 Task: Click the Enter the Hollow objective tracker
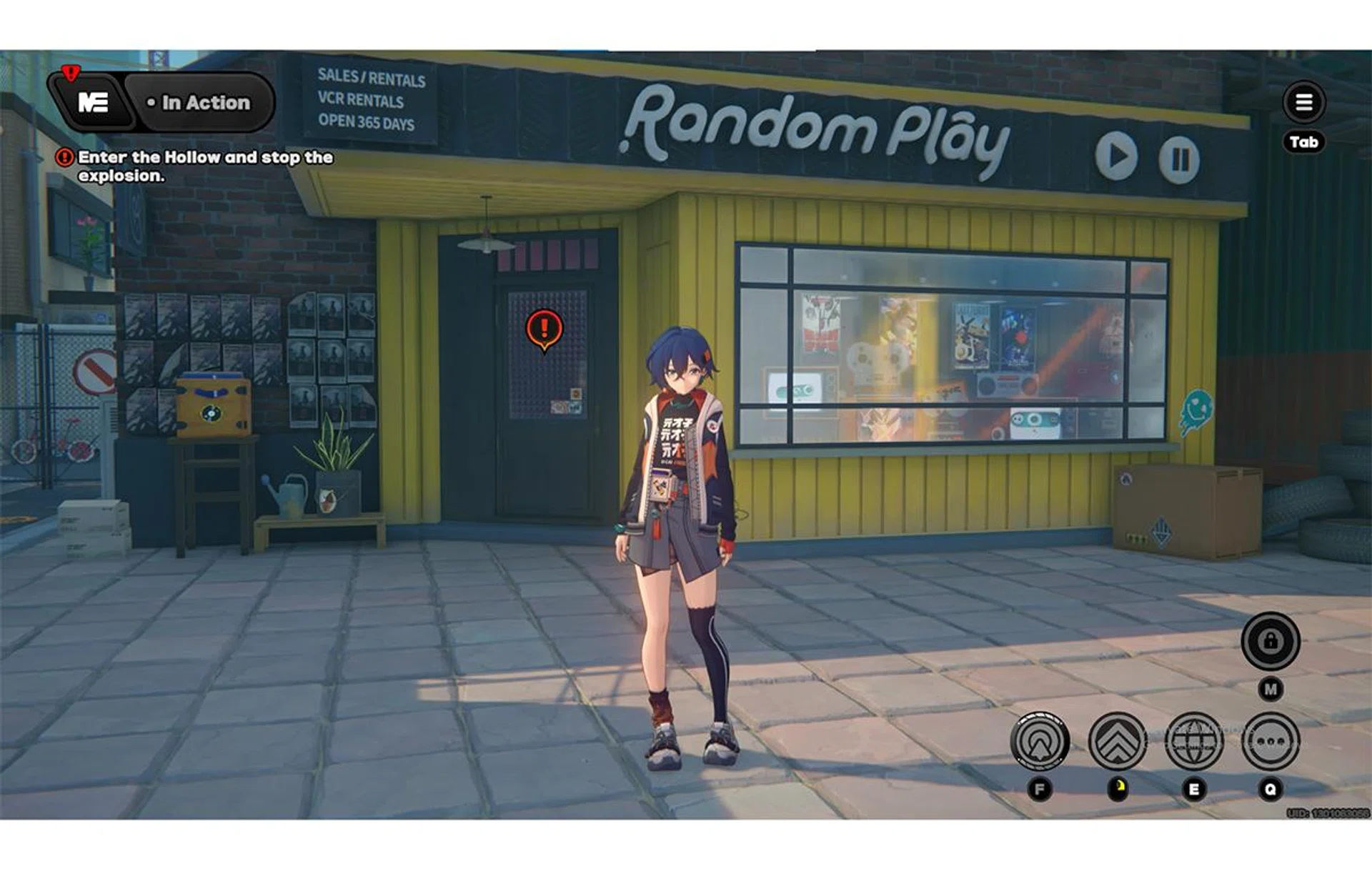pos(204,166)
